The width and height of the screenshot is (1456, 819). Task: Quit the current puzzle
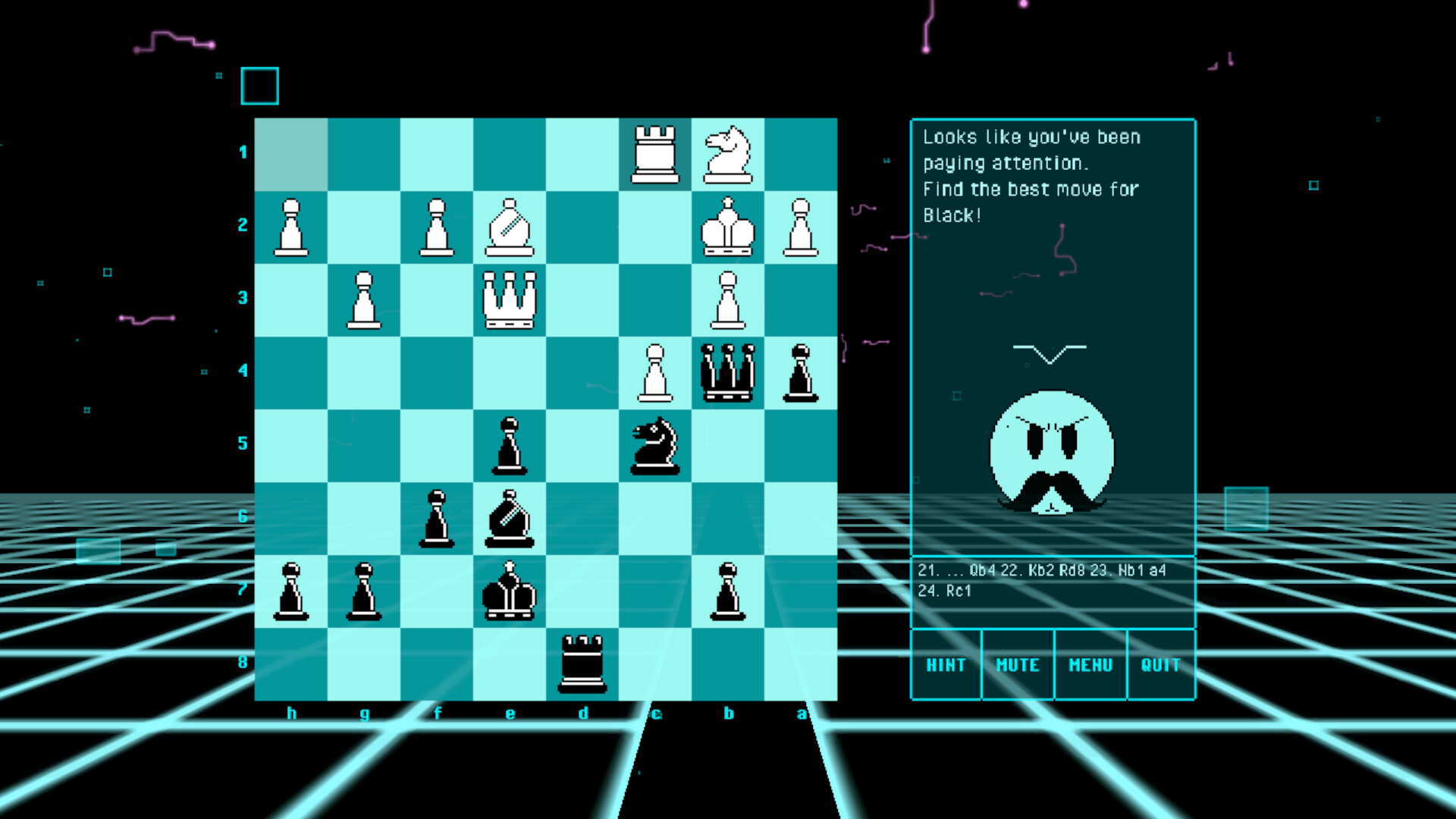[x=1160, y=664]
